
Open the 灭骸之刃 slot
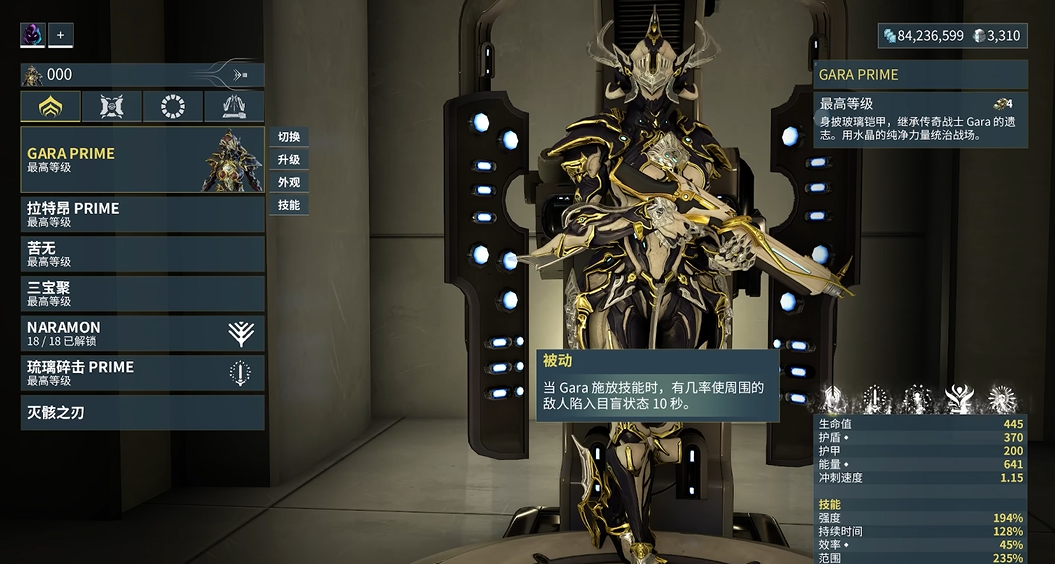tap(142, 412)
